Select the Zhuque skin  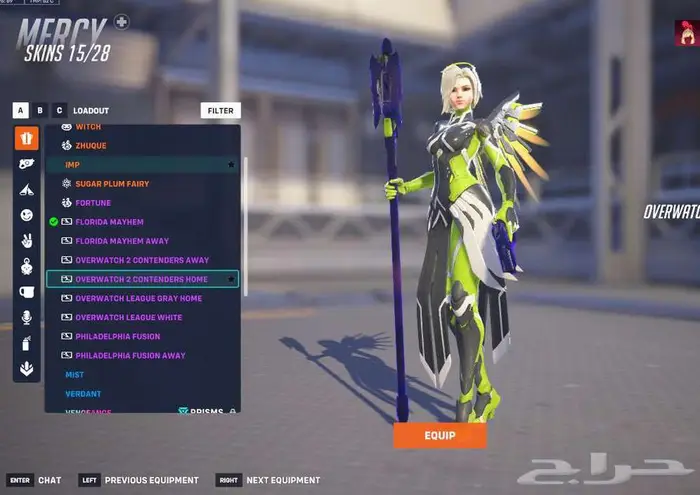(90, 146)
